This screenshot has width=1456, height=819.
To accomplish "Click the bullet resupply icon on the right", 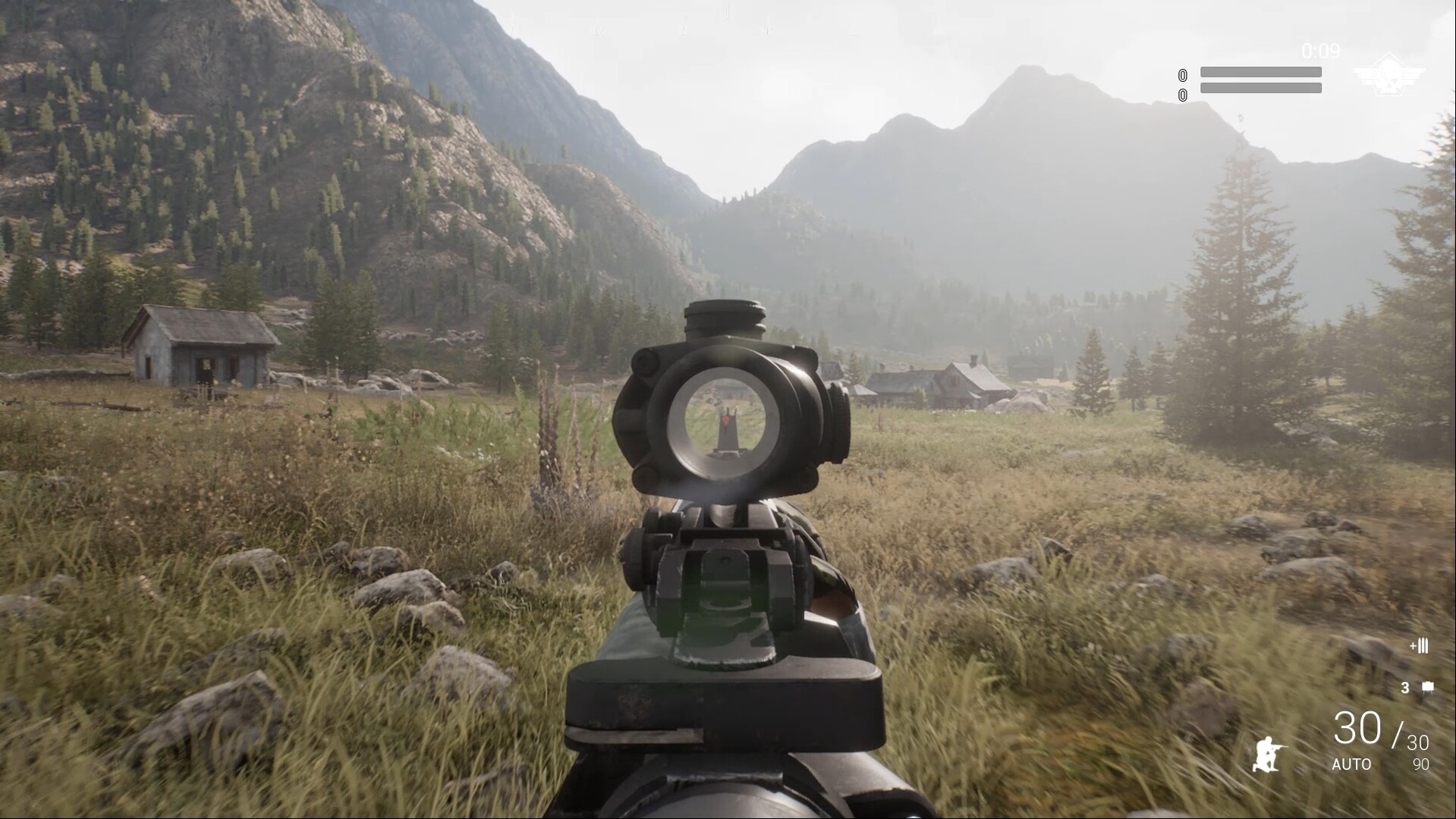I will [x=1418, y=646].
